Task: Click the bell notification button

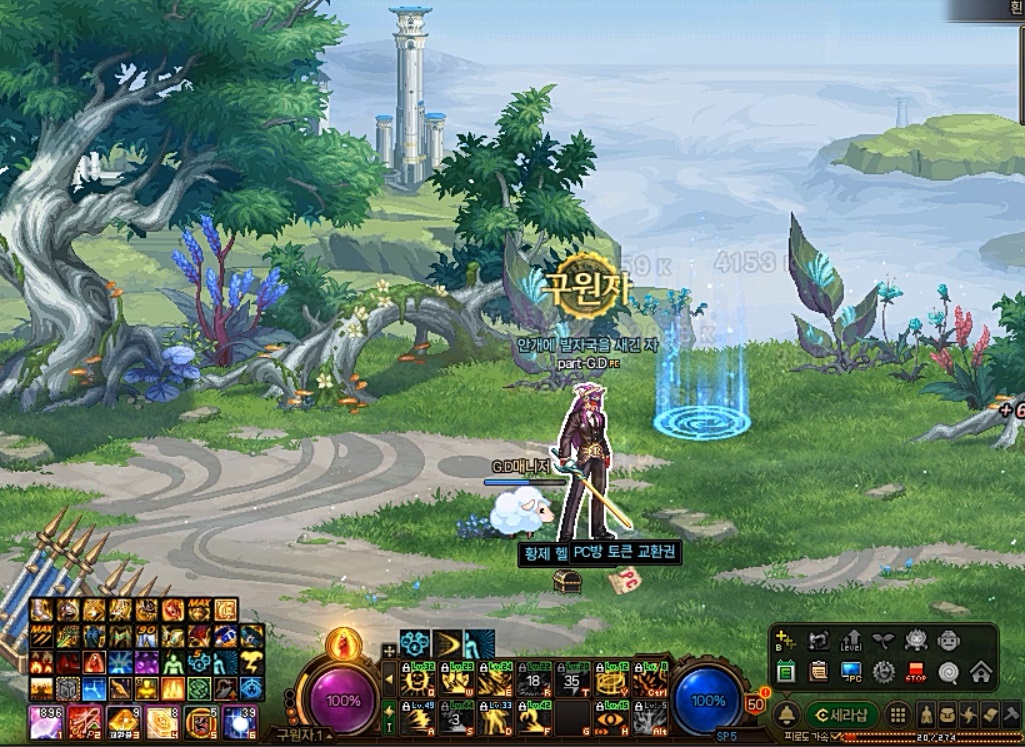Action: [x=787, y=714]
